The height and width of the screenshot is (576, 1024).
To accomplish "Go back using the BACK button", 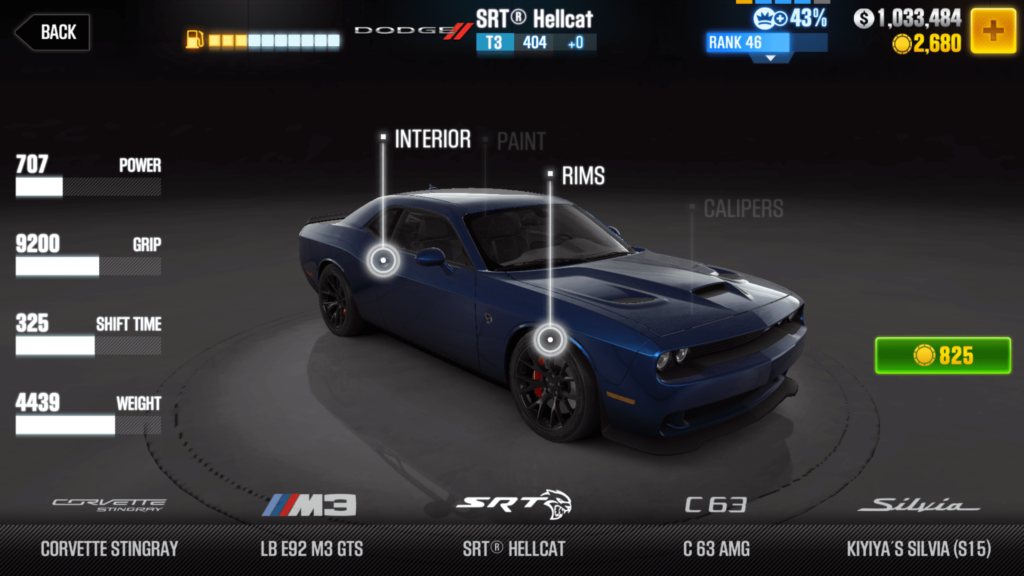I will click(x=52, y=32).
